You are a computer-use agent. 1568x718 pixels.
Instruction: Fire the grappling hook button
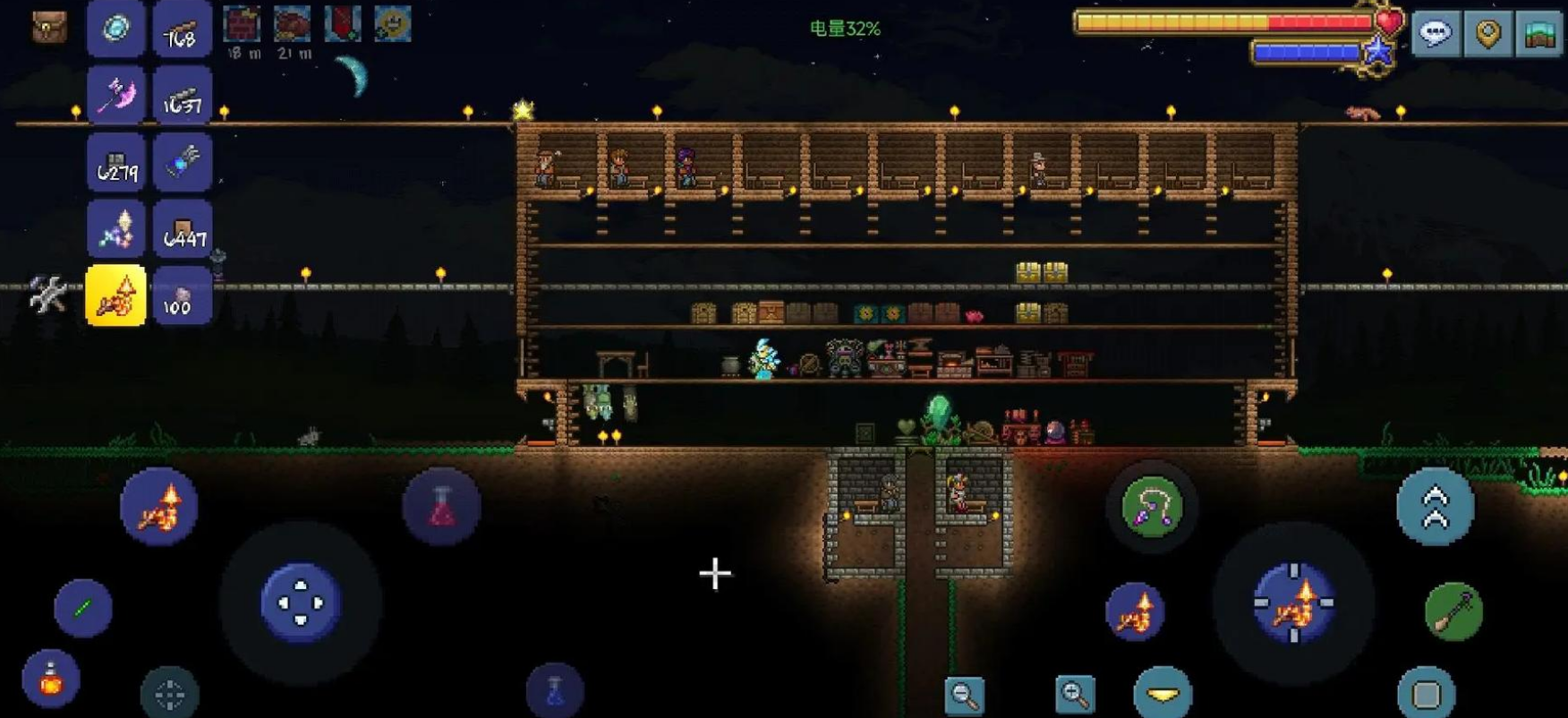[x=1152, y=508]
